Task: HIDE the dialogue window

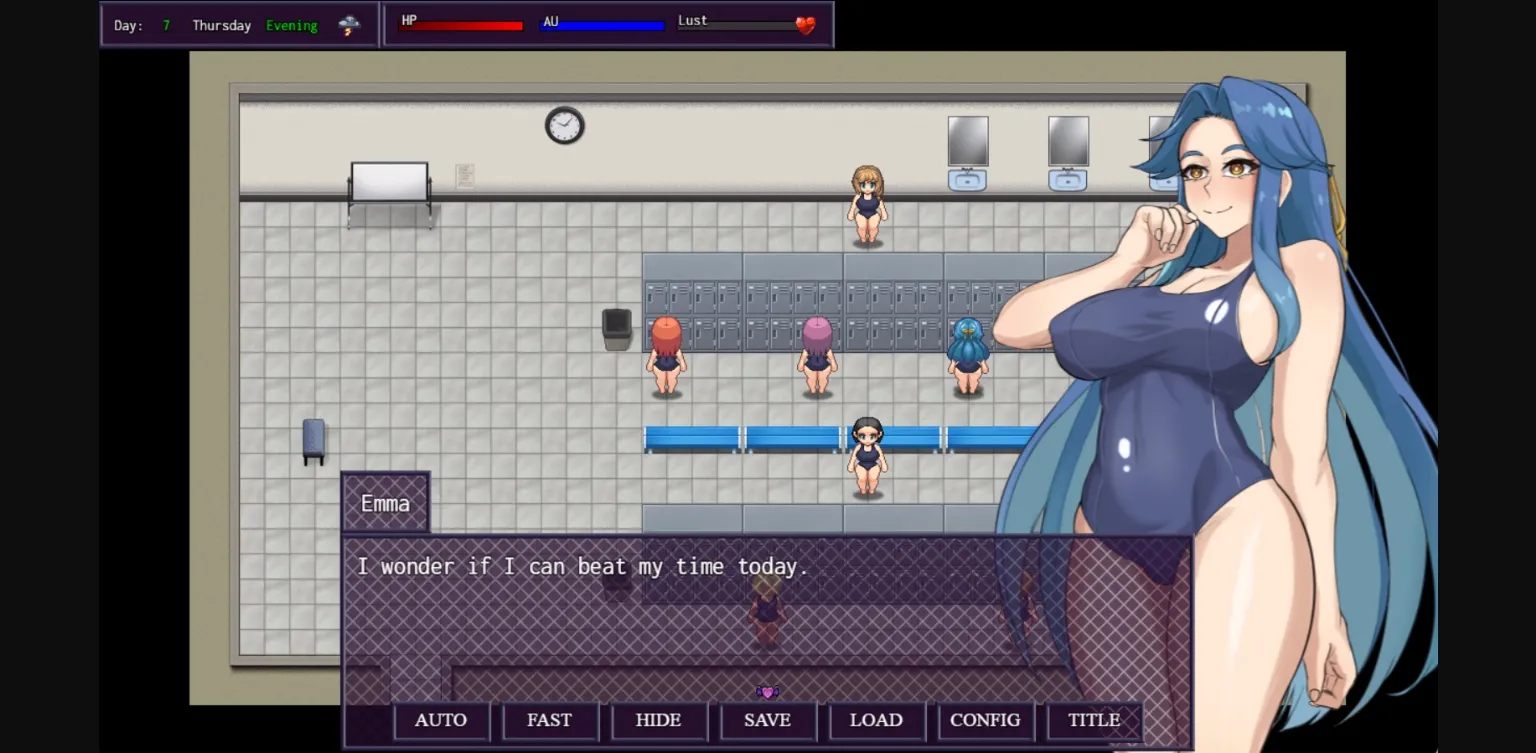Action: pos(659,720)
